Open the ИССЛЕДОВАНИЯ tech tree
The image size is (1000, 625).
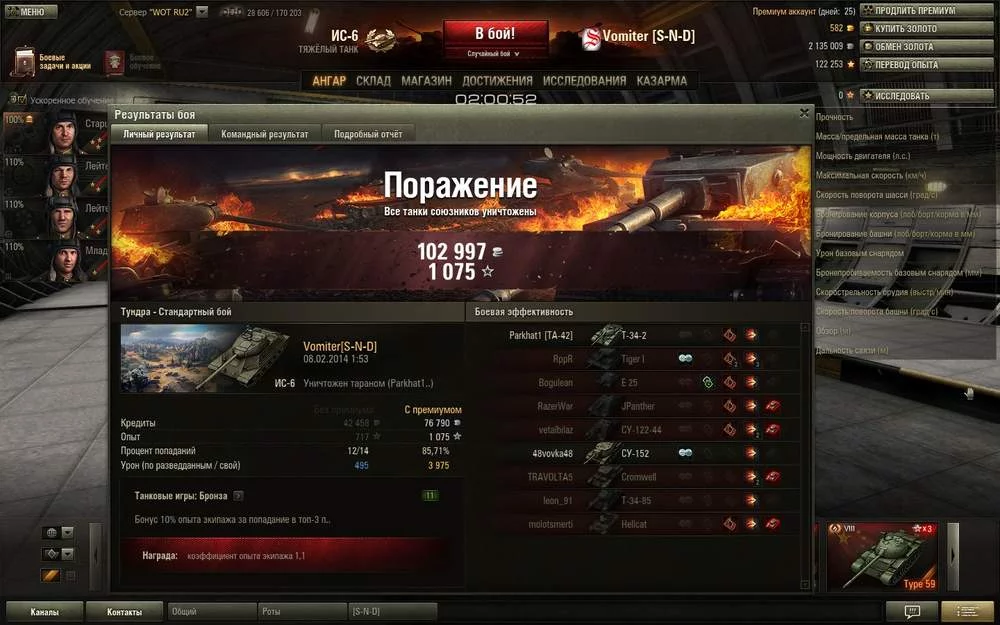point(584,81)
